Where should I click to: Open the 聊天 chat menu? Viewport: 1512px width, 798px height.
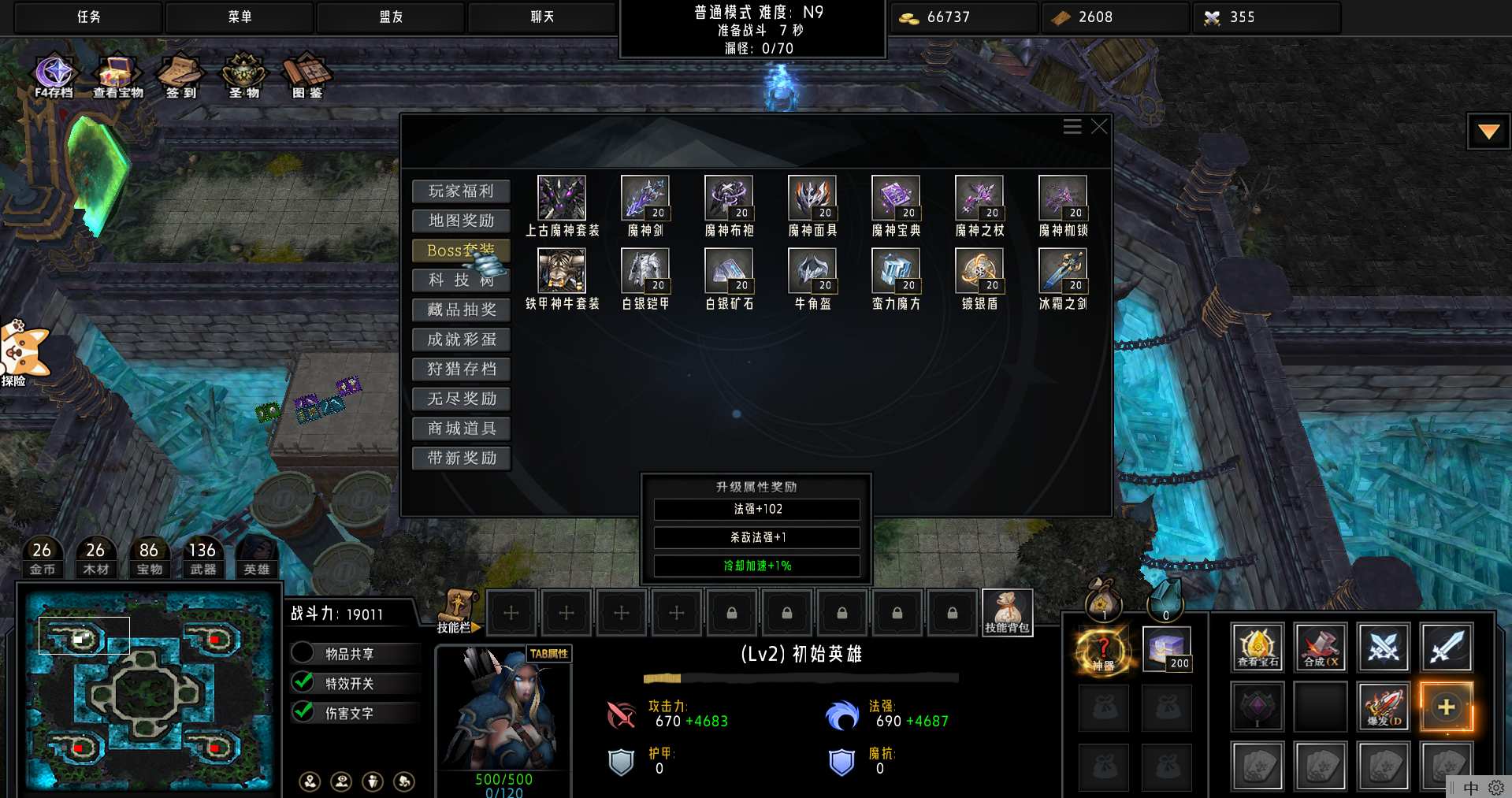542,17
